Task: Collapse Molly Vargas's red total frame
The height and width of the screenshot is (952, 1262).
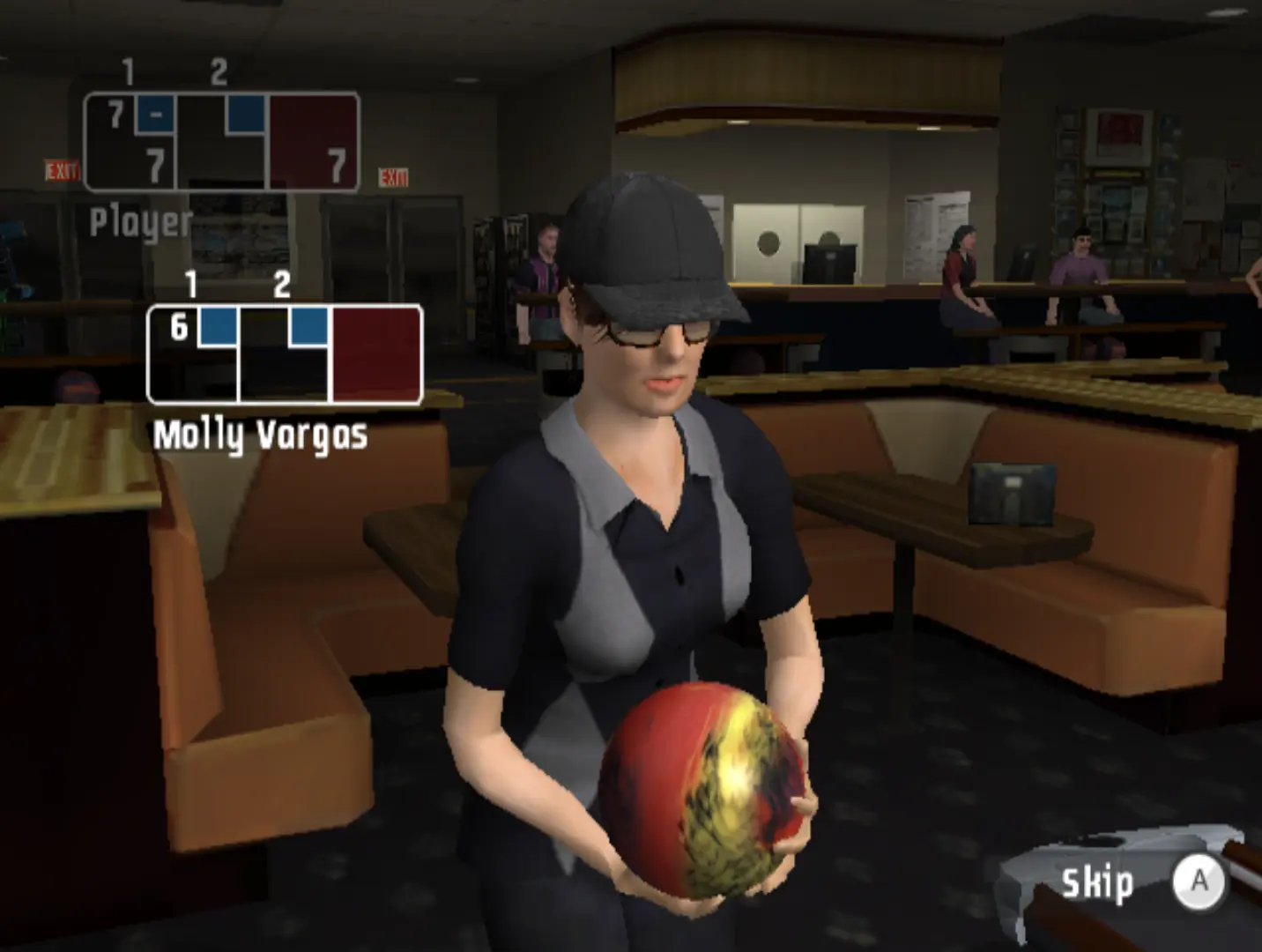Action: pos(377,353)
